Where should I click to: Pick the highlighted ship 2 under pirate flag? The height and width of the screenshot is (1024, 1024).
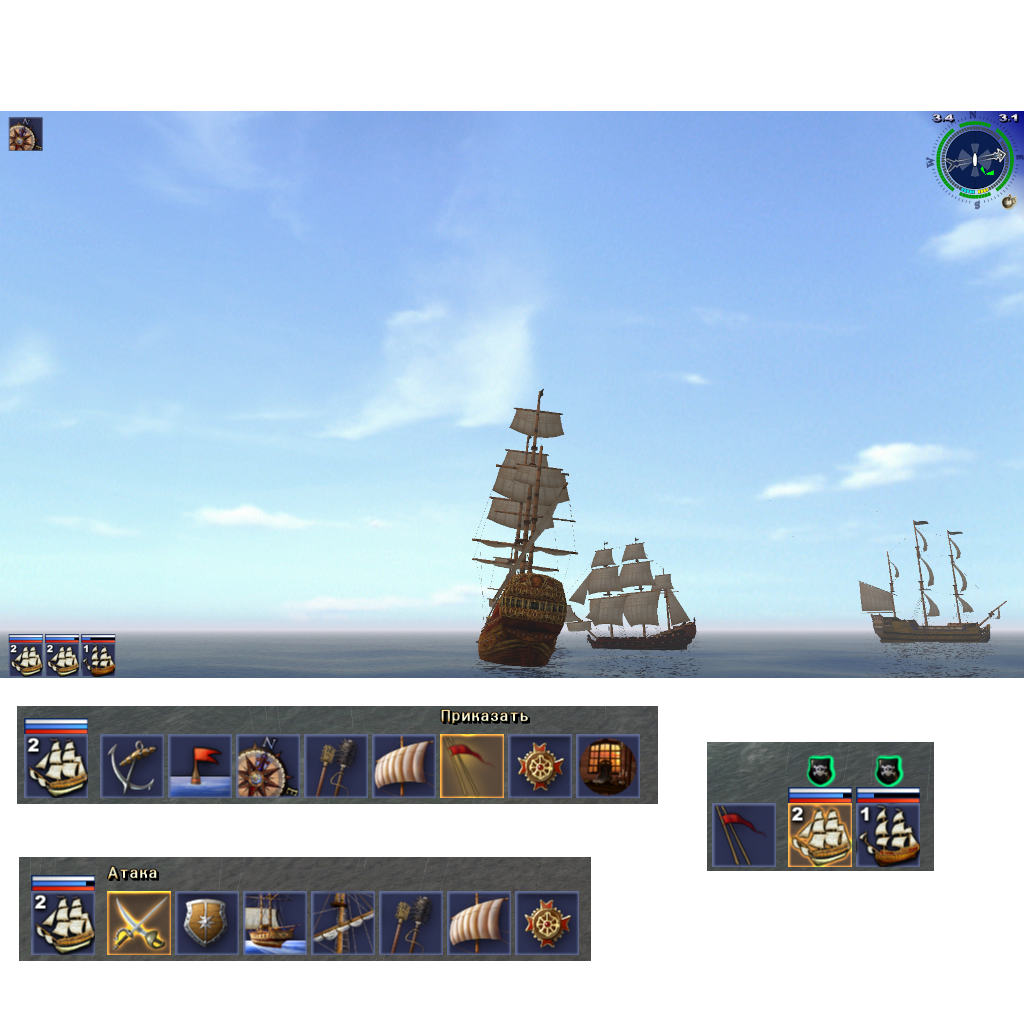click(820, 835)
